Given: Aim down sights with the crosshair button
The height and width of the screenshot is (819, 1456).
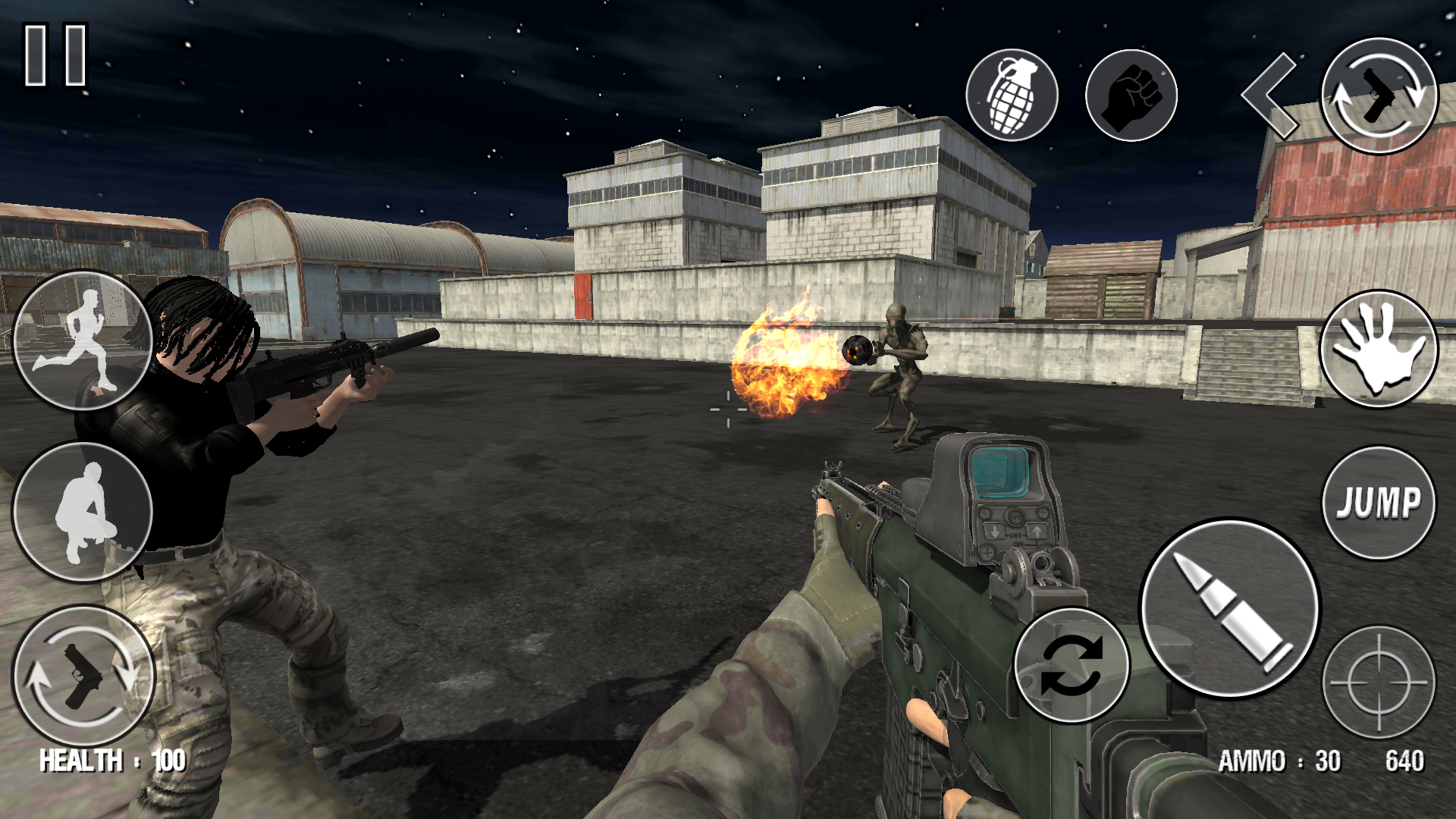Looking at the screenshot, I should click(x=1379, y=682).
